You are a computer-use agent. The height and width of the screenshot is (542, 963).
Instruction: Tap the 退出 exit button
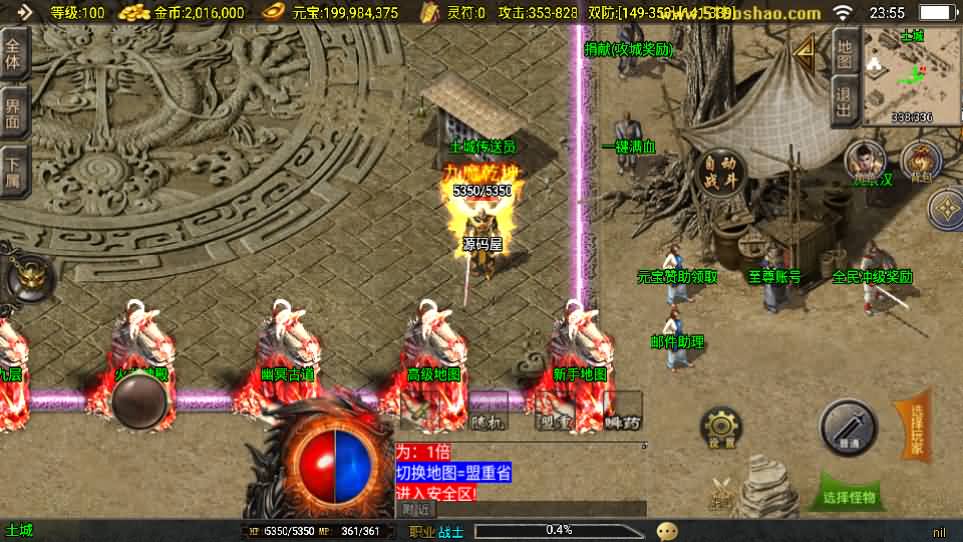844,102
